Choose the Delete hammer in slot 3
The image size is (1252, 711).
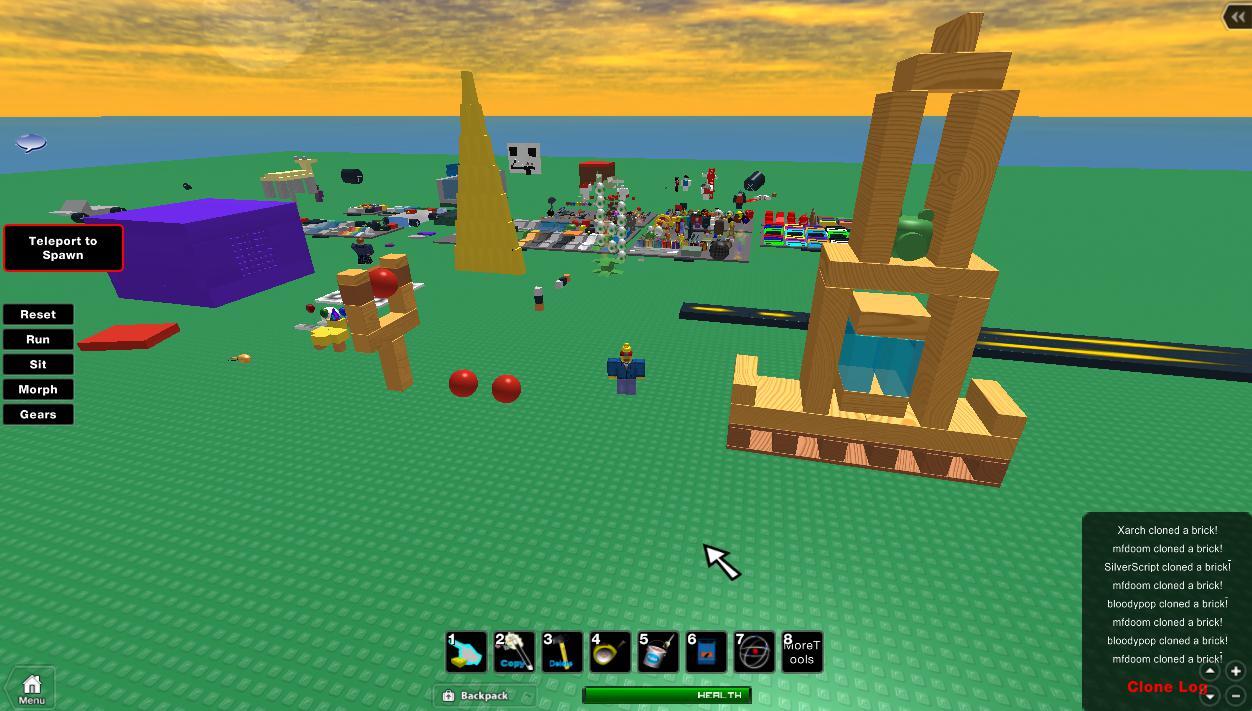tap(562, 652)
